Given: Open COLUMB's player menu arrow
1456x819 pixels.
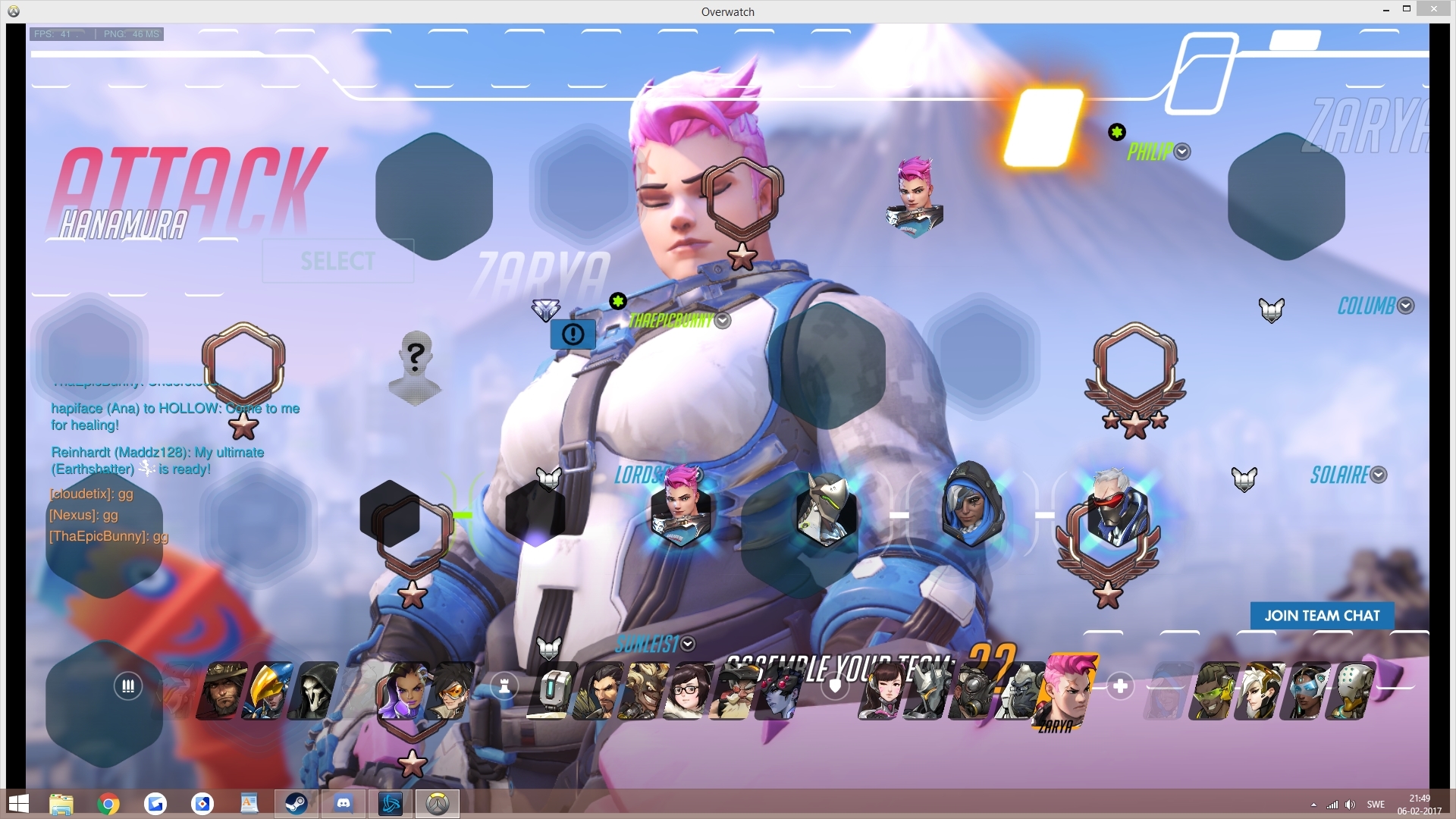Looking at the screenshot, I should 1407,306.
